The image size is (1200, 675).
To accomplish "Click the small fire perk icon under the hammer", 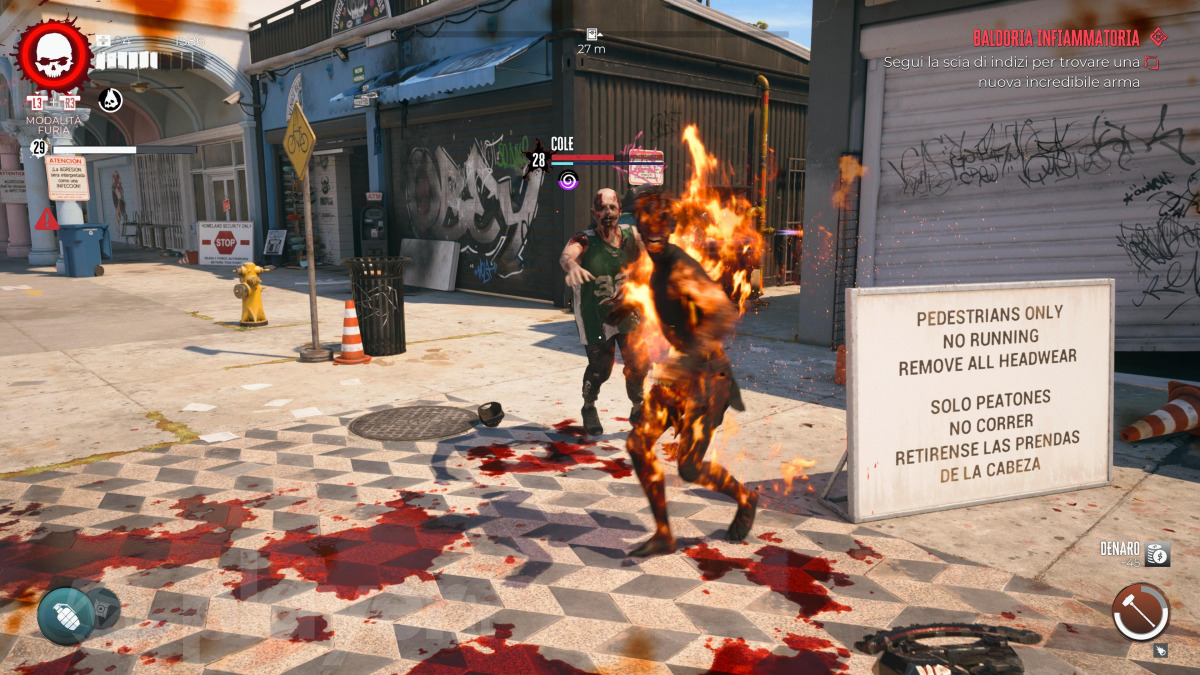I will [1160, 651].
